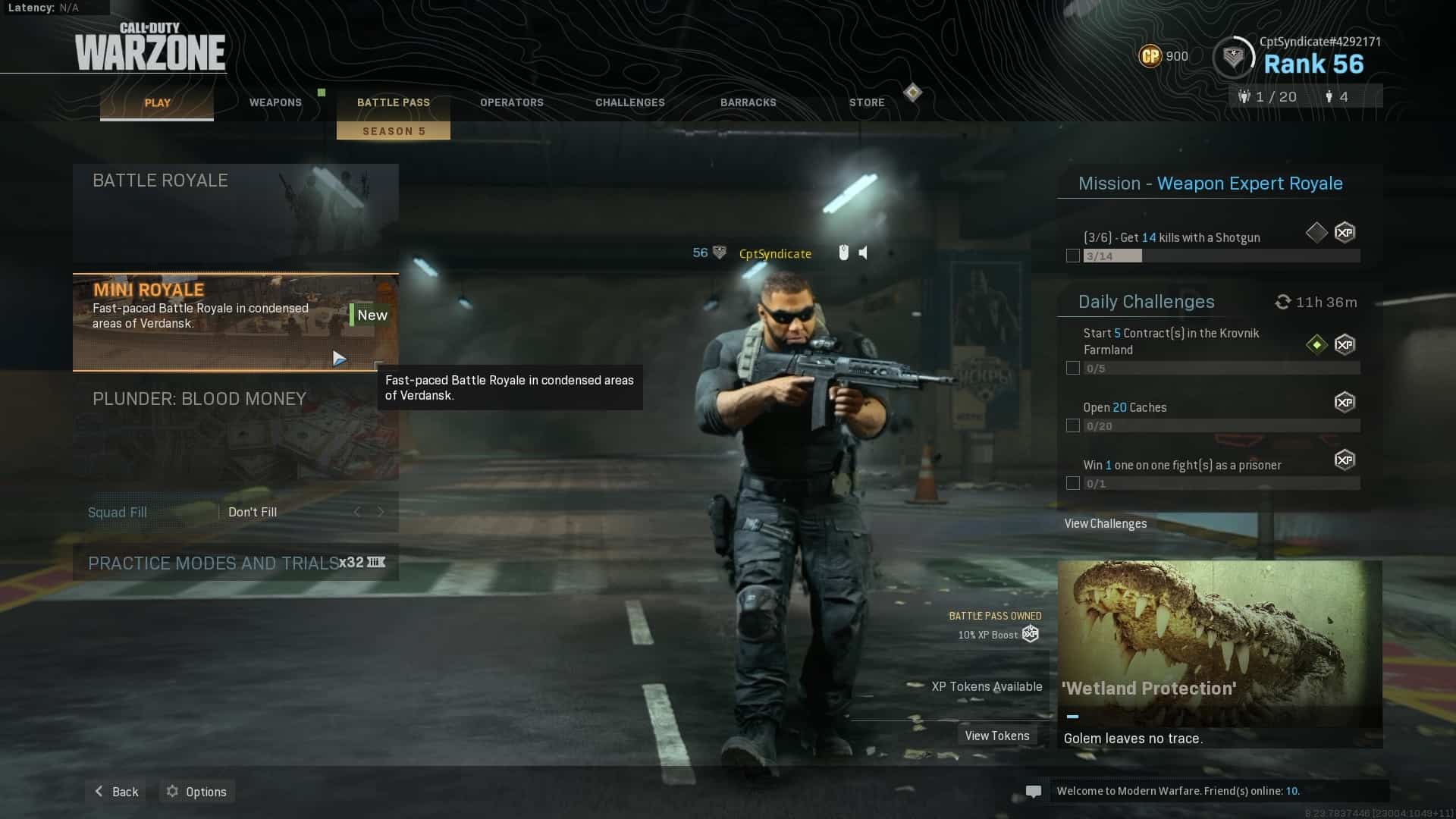Click the chat bubble icon near the welcome message

1034,791
